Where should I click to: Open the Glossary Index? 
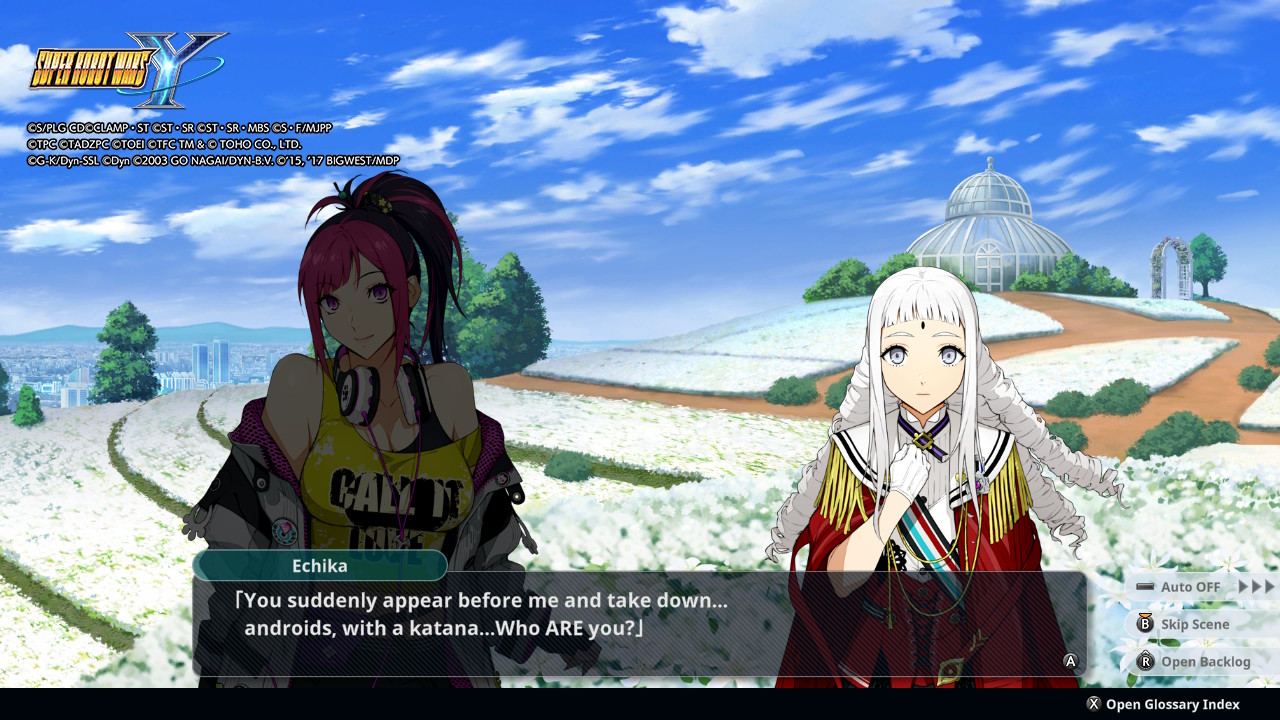1164,704
